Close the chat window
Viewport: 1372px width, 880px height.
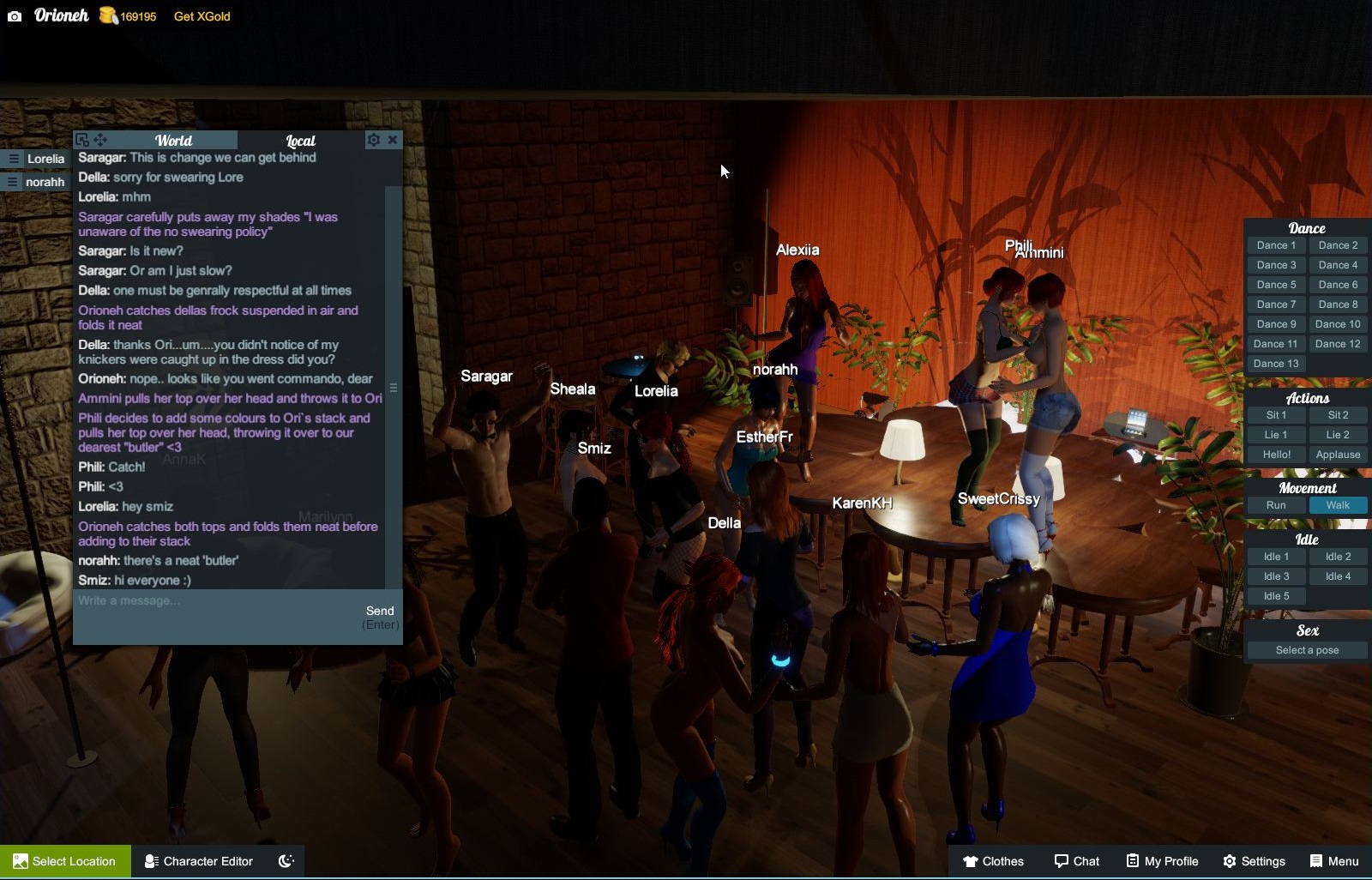(393, 140)
